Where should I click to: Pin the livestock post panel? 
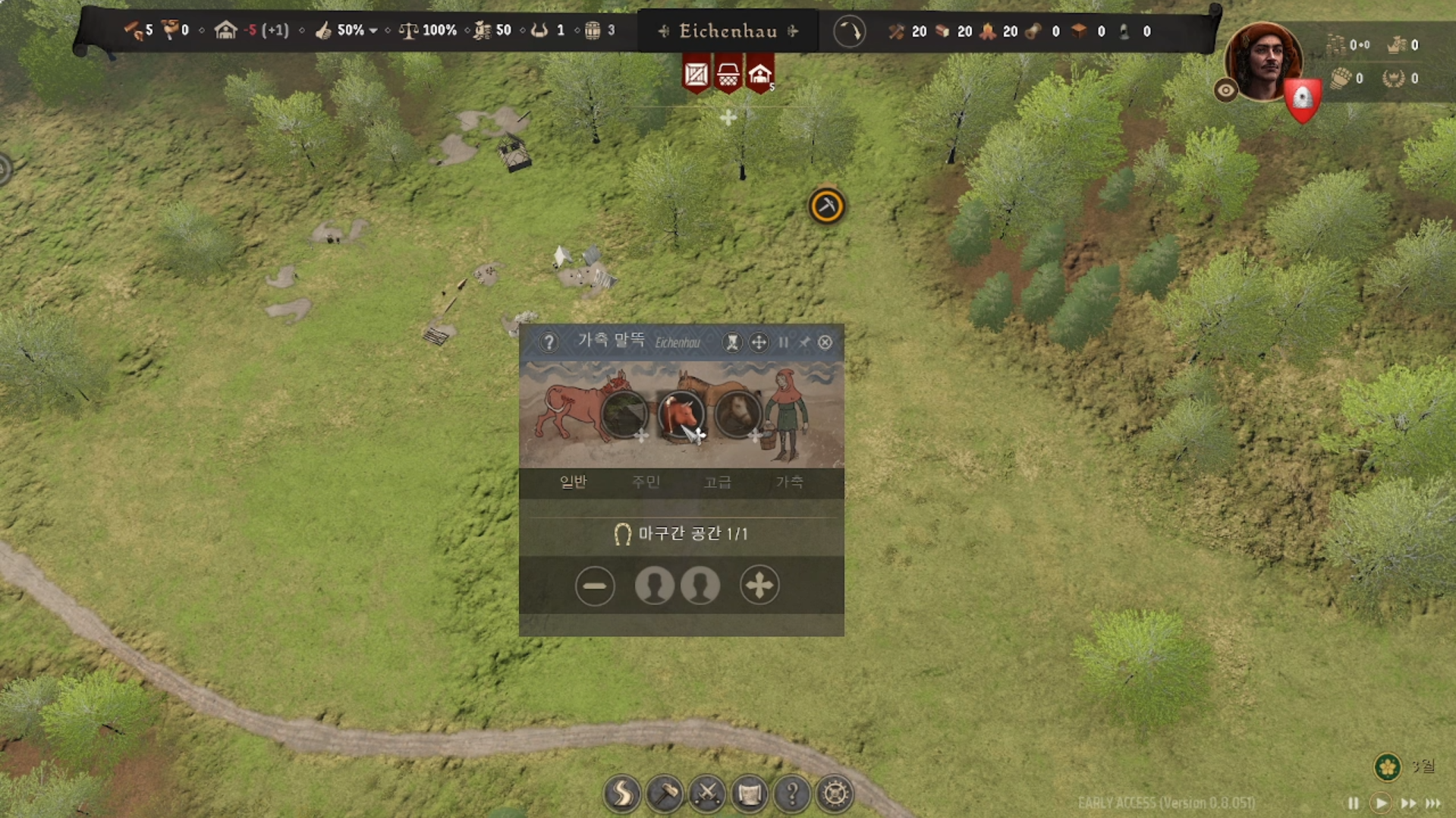(x=803, y=342)
